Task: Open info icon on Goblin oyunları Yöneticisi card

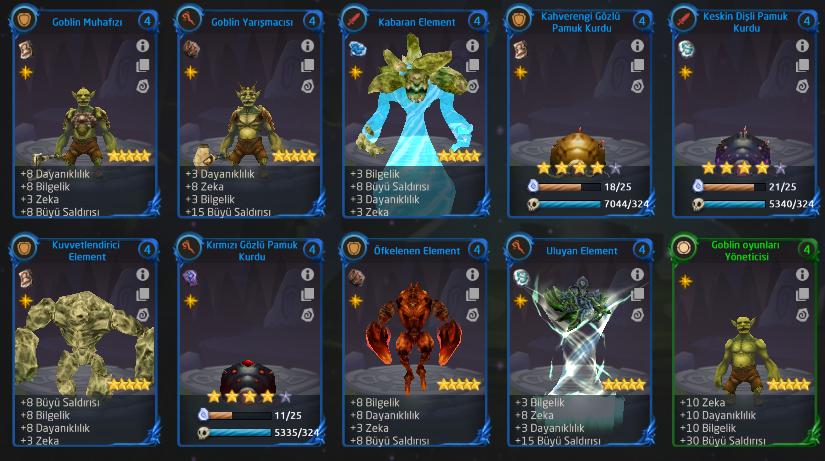Action: [798, 274]
